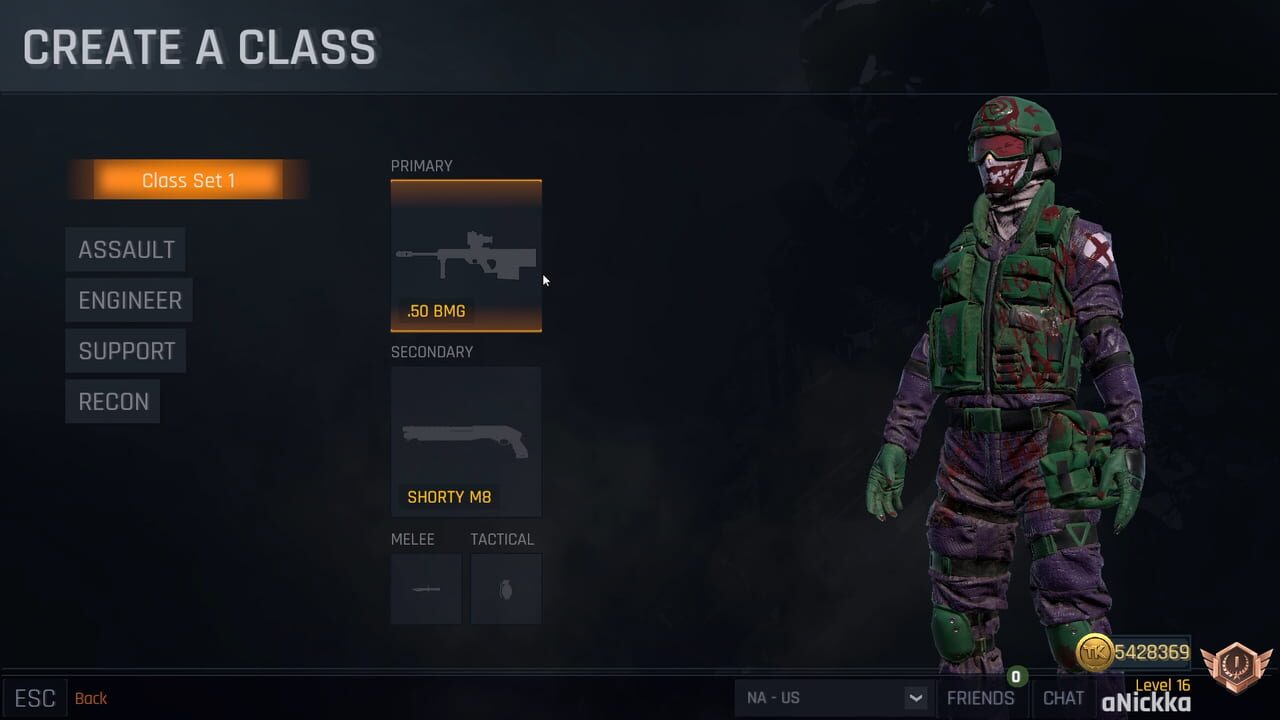
Task: Select the ASSAULT class
Action: (x=126, y=249)
